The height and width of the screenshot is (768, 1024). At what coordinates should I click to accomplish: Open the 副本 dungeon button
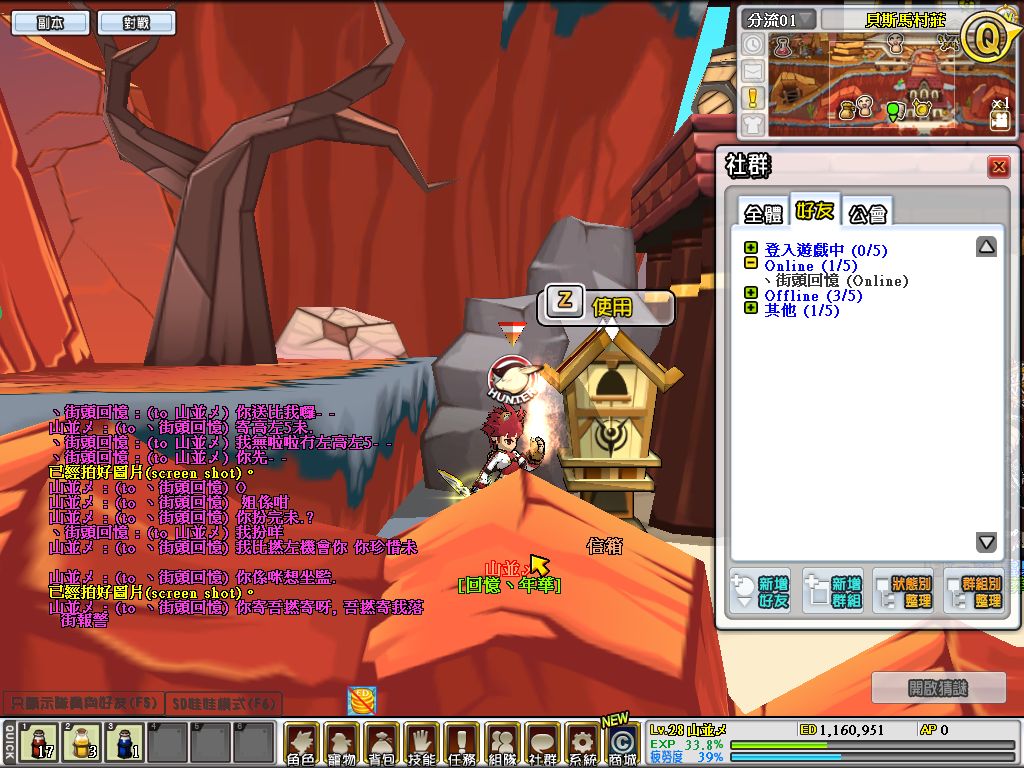[x=50, y=23]
